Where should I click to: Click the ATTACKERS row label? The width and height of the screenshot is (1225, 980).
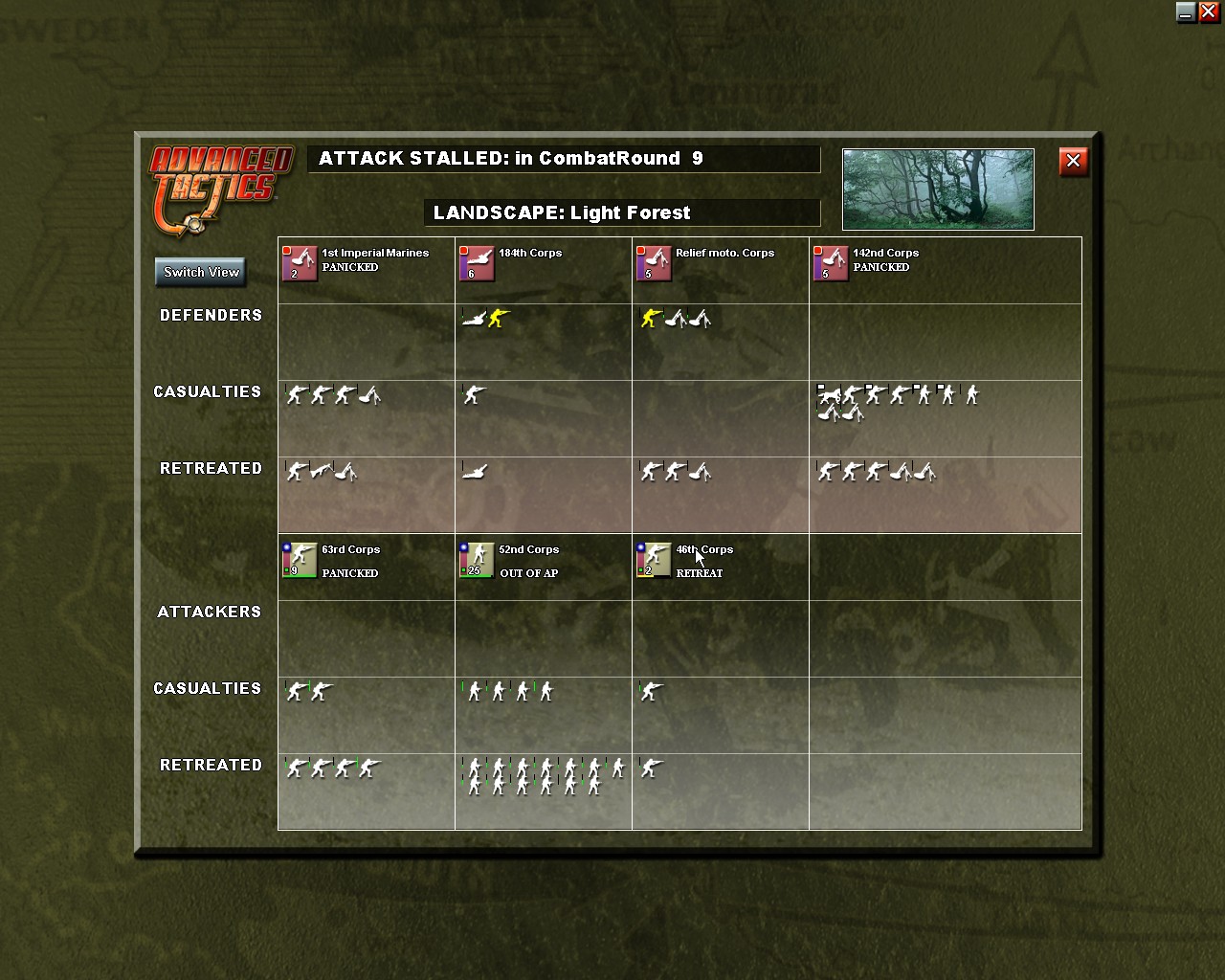coord(210,612)
